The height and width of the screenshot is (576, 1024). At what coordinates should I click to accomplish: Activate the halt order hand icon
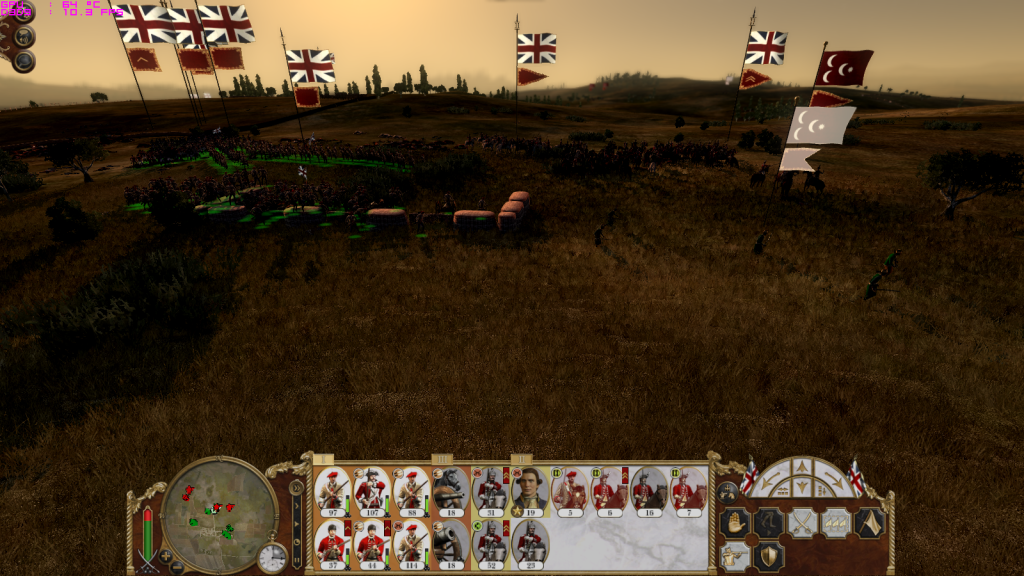coord(735,523)
